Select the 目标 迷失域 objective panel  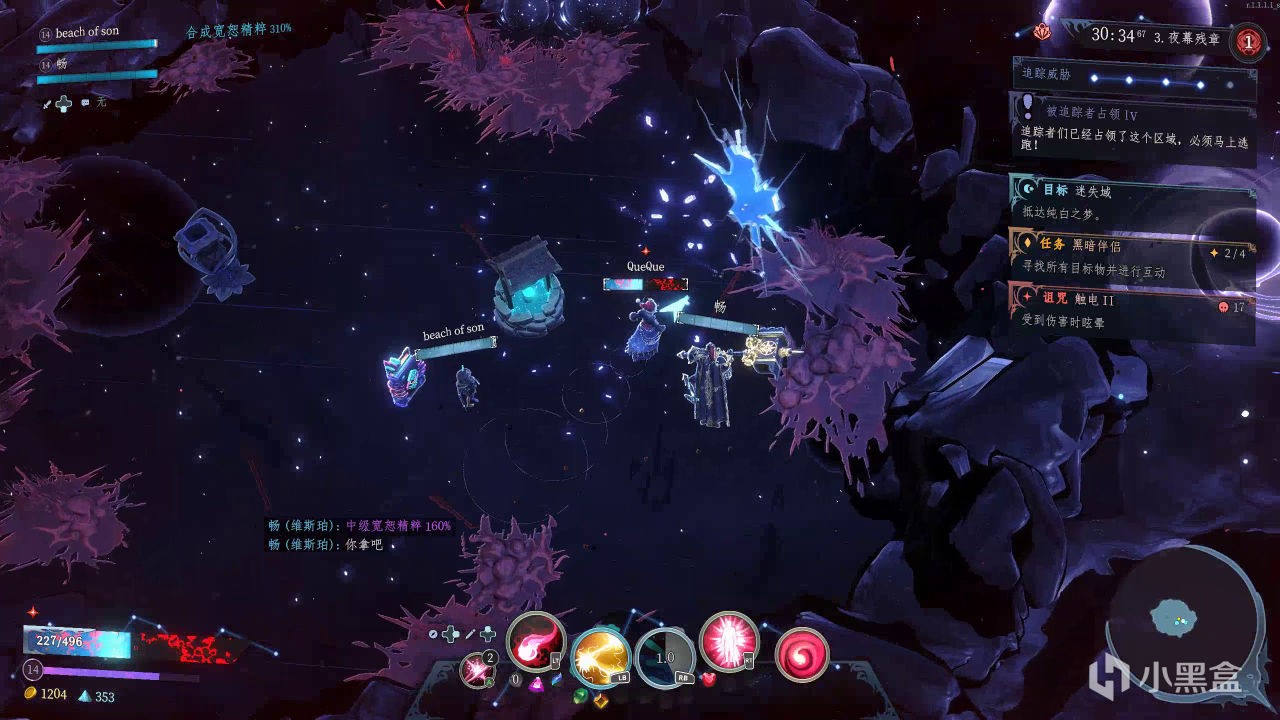coord(1132,199)
